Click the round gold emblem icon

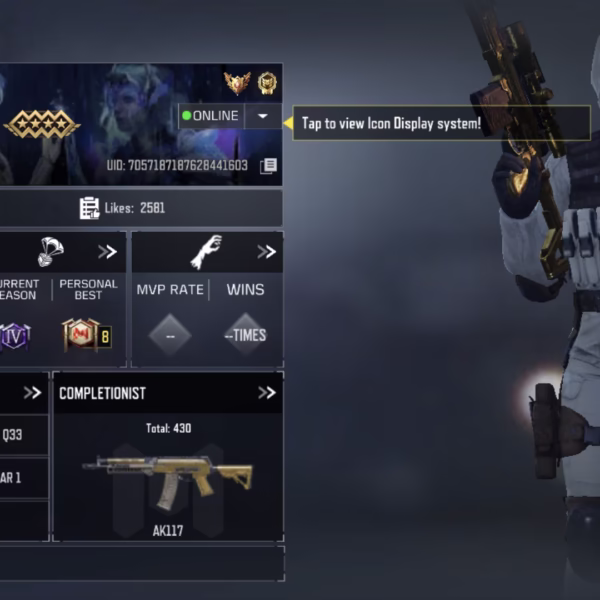[267, 83]
